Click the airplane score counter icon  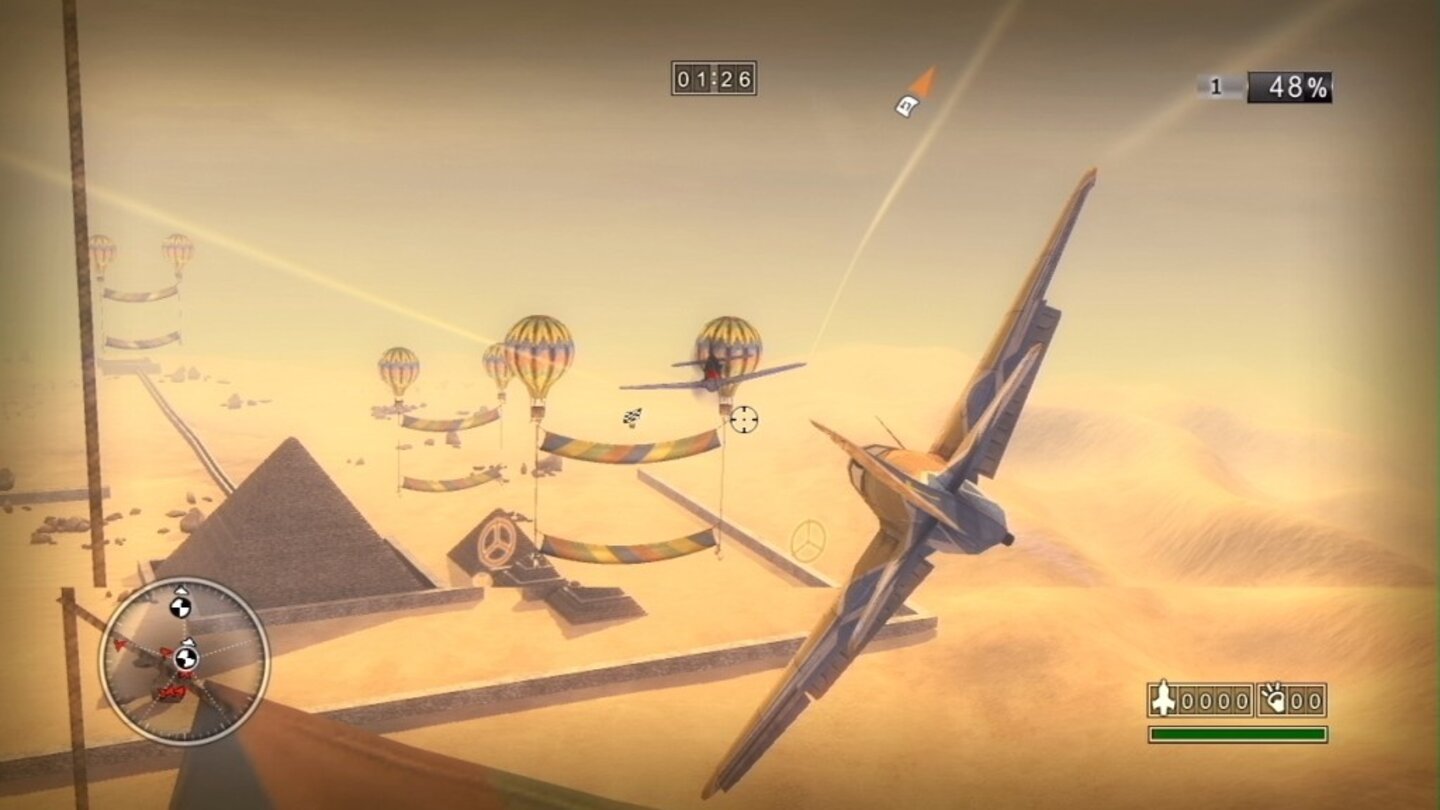(1163, 700)
